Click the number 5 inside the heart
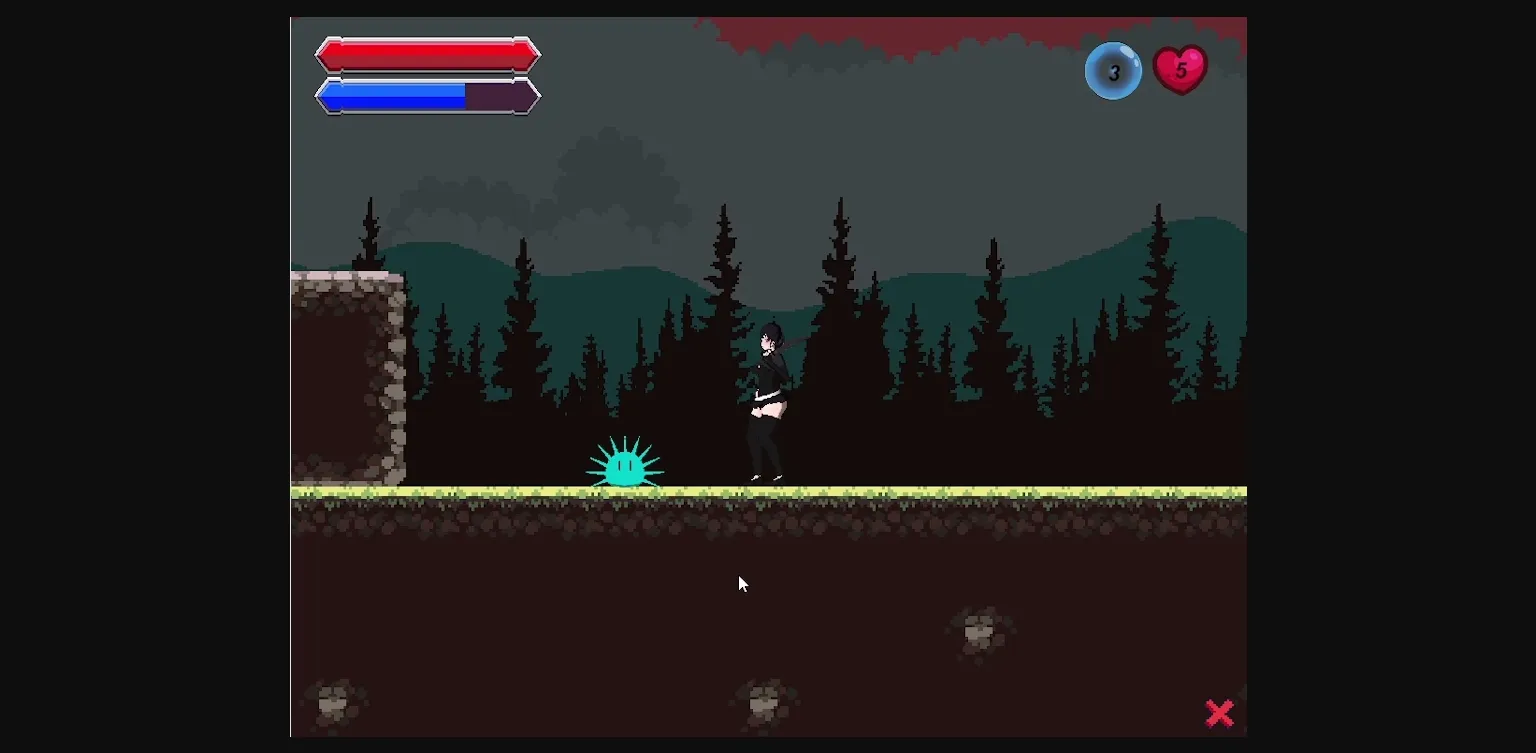Viewport: 1536px width, 753px height. [1182, 70]
